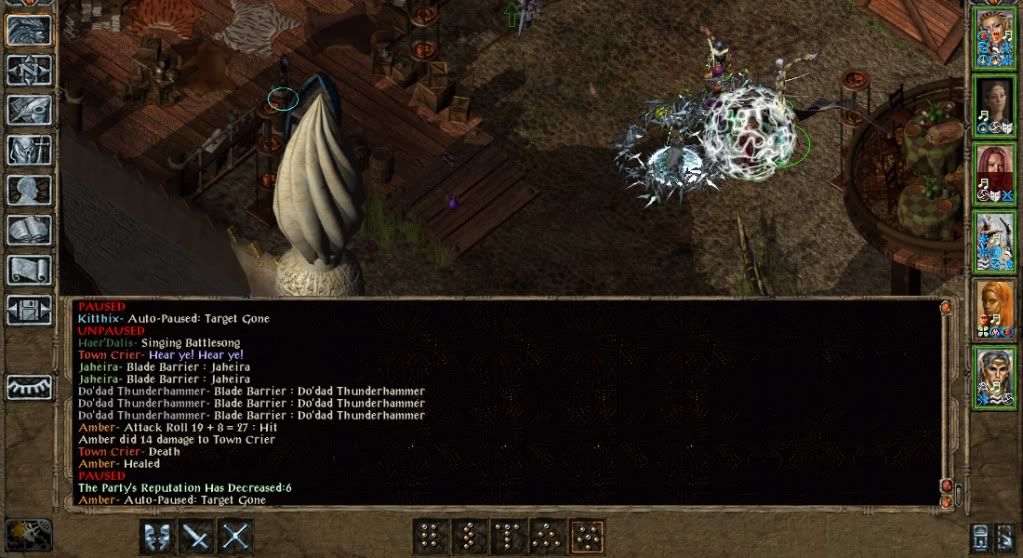The image size is (1023, 558).
Task: Select the highlighted party formation button
Action: point(587,536)
